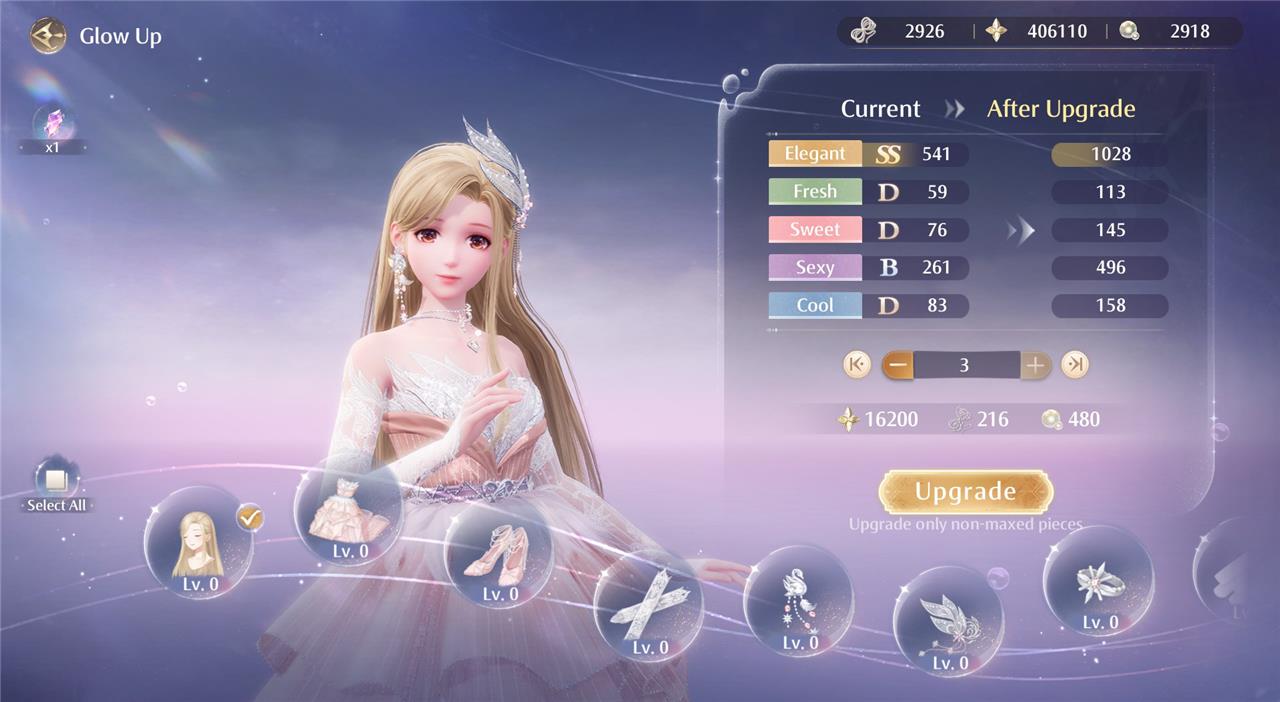Decrease upgrade level with the minus button
The image size is (1280, 702).
click(x=898, y=365)
